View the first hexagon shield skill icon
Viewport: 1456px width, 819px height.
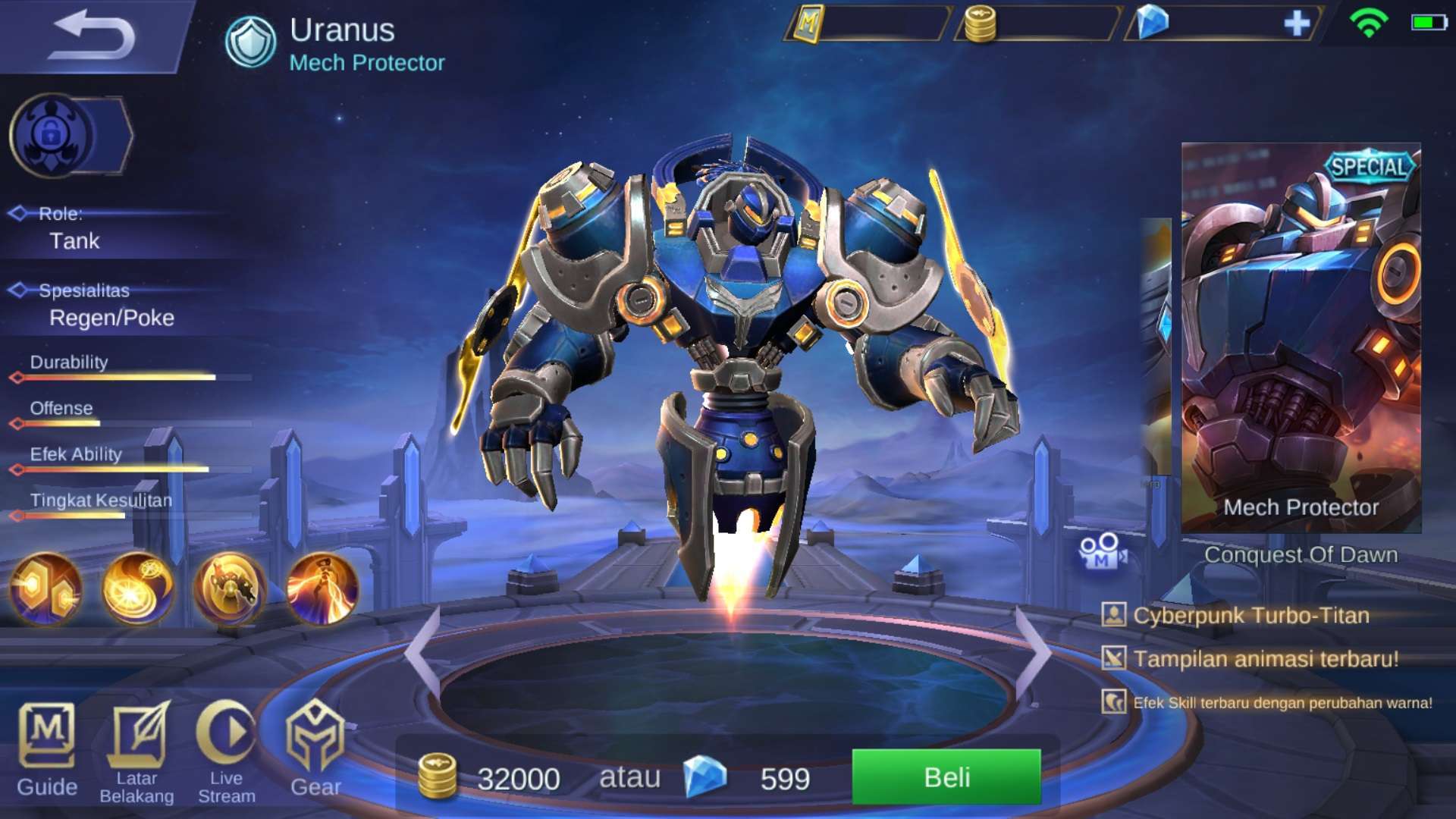(x=45, y=589)
